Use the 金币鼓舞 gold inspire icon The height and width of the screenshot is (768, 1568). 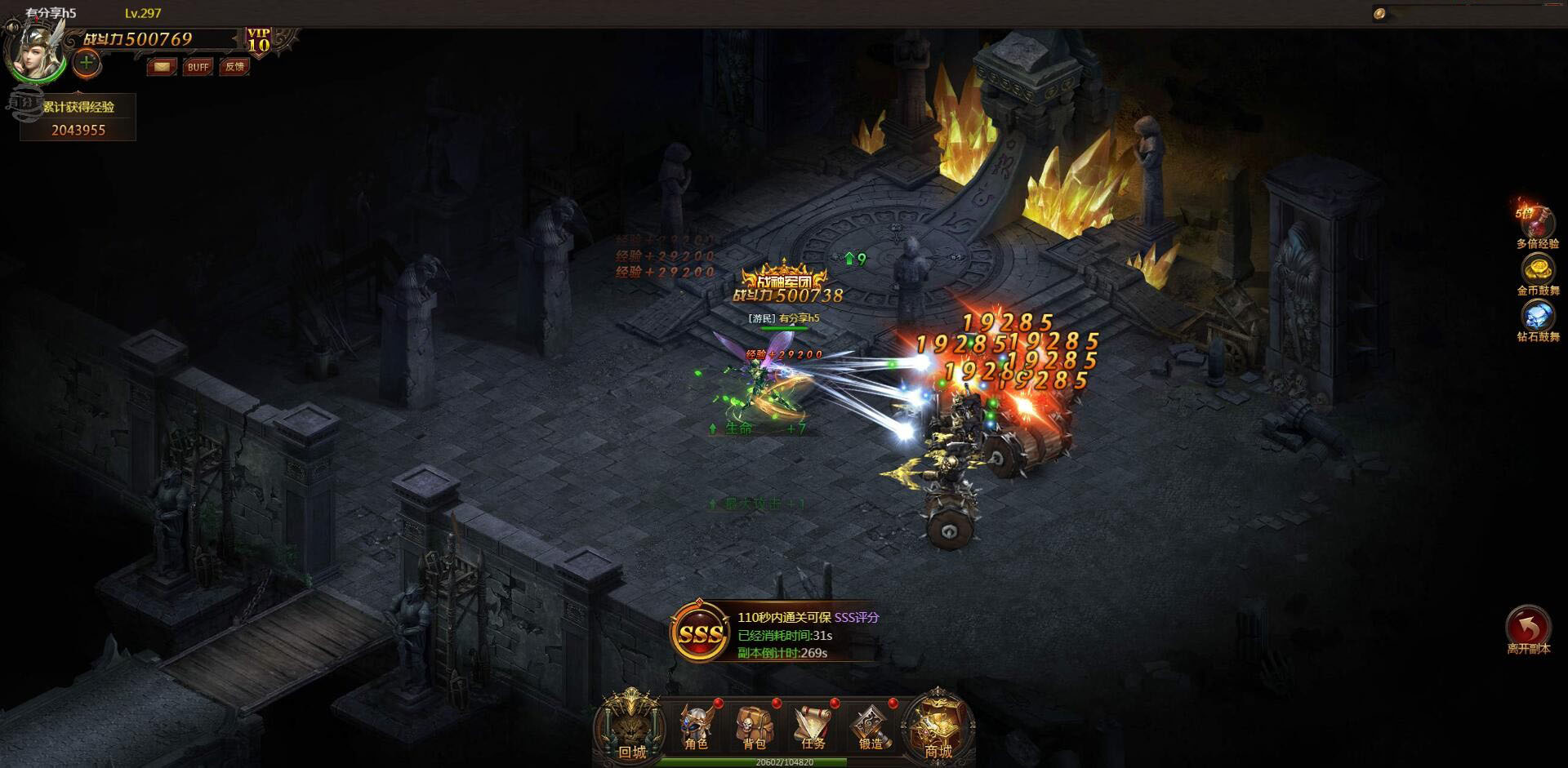tap(1538, 269)
